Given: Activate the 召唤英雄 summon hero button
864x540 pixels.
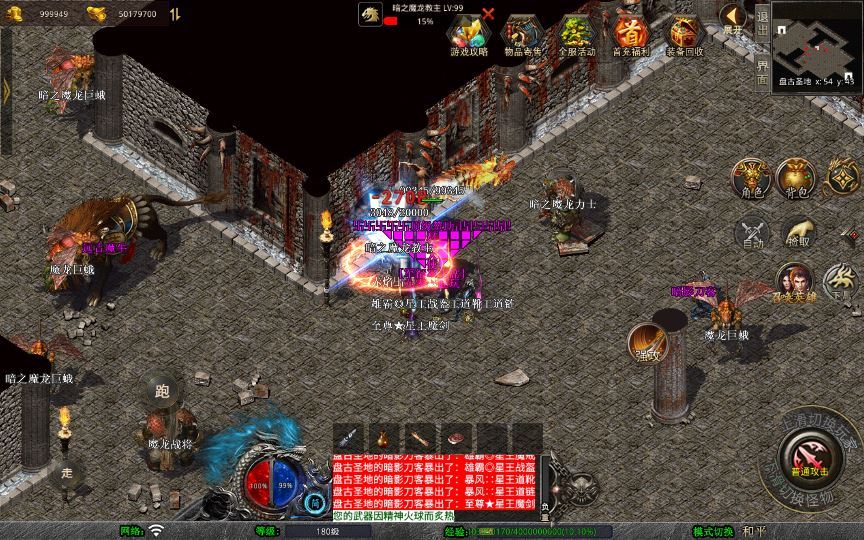Looking at the screenshot, I should point(794,282).
